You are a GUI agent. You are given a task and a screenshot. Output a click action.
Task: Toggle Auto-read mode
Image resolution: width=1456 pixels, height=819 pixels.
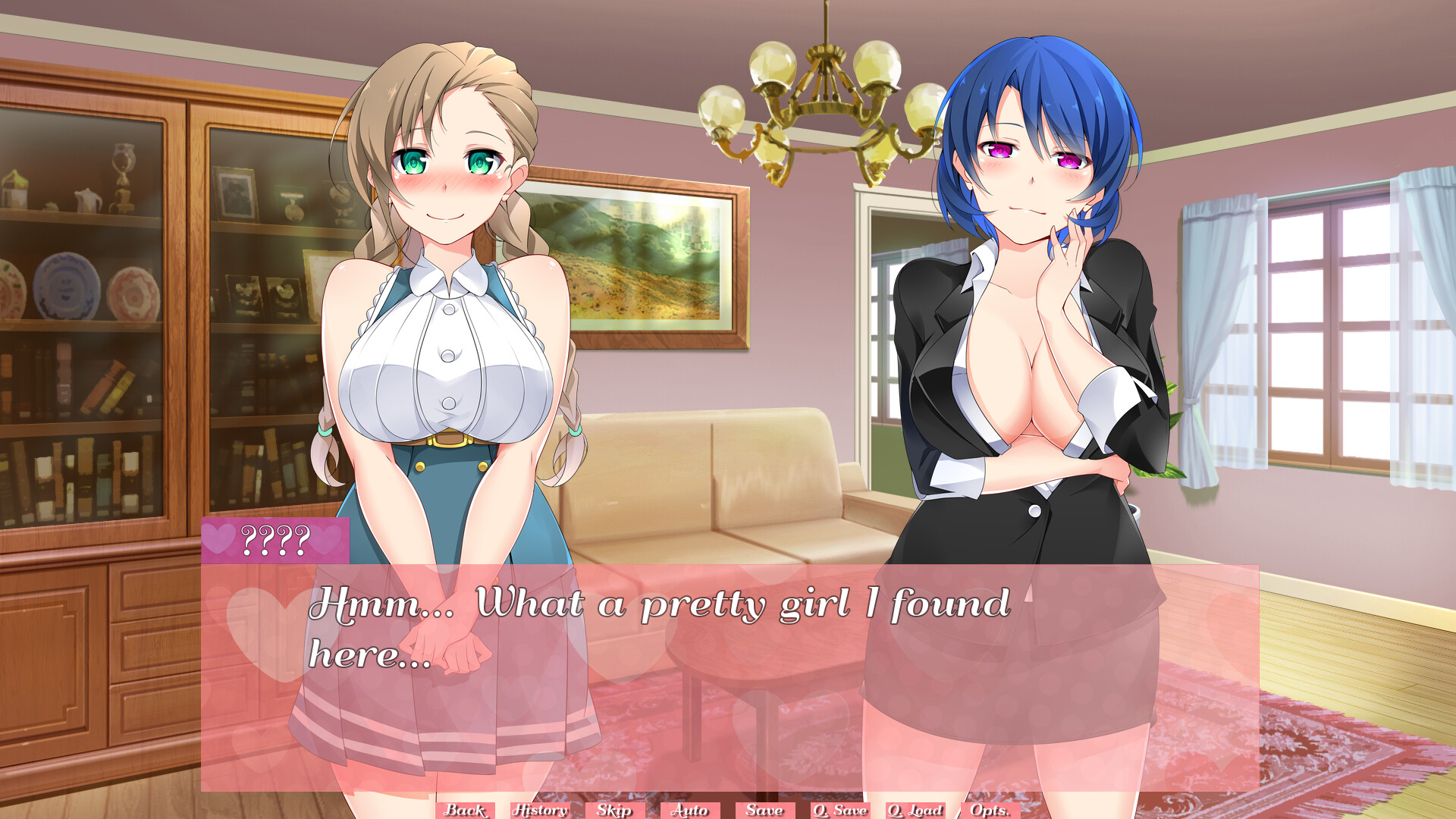690,810
